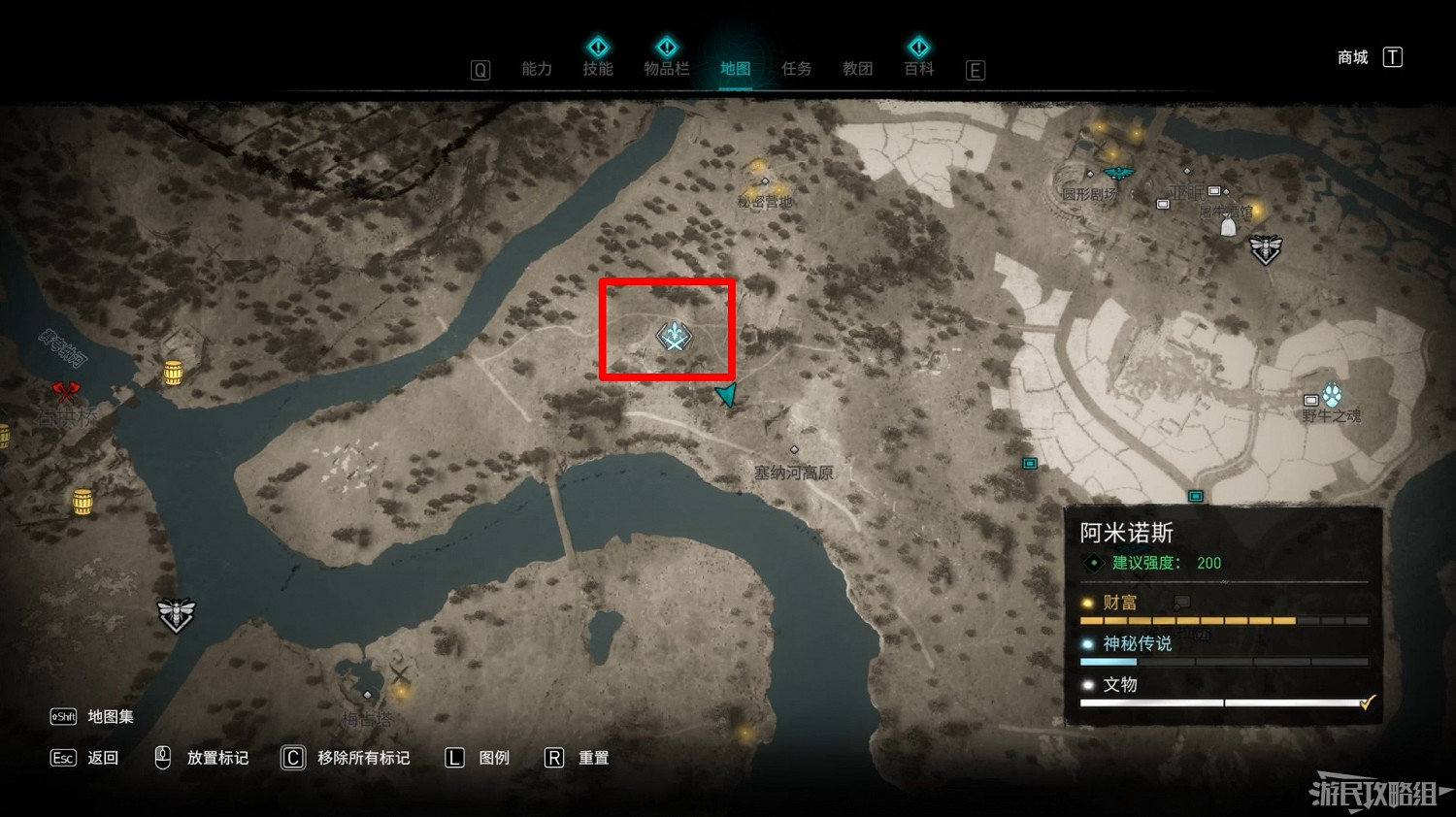Viewport: 1456px width, 817px height.
Task: Switch to the 任务 tab
Action: click(796, 68)
